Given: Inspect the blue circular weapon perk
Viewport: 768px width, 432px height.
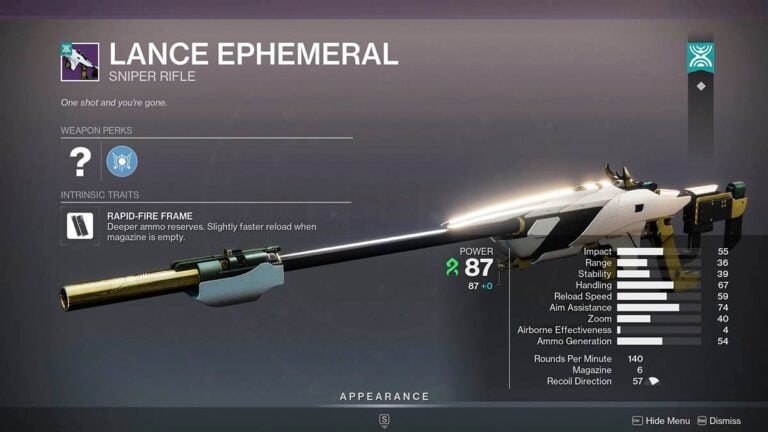Looking at the screenshot, I should click(x=121, y=161).
